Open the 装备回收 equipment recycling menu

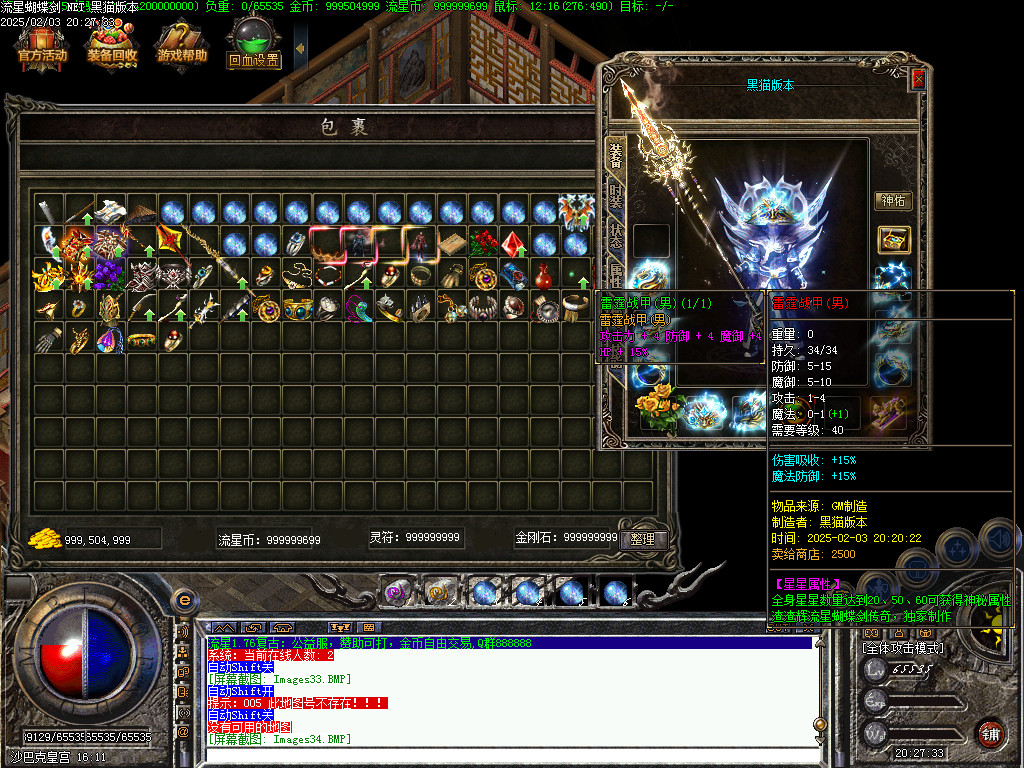(x=112, y=45)
